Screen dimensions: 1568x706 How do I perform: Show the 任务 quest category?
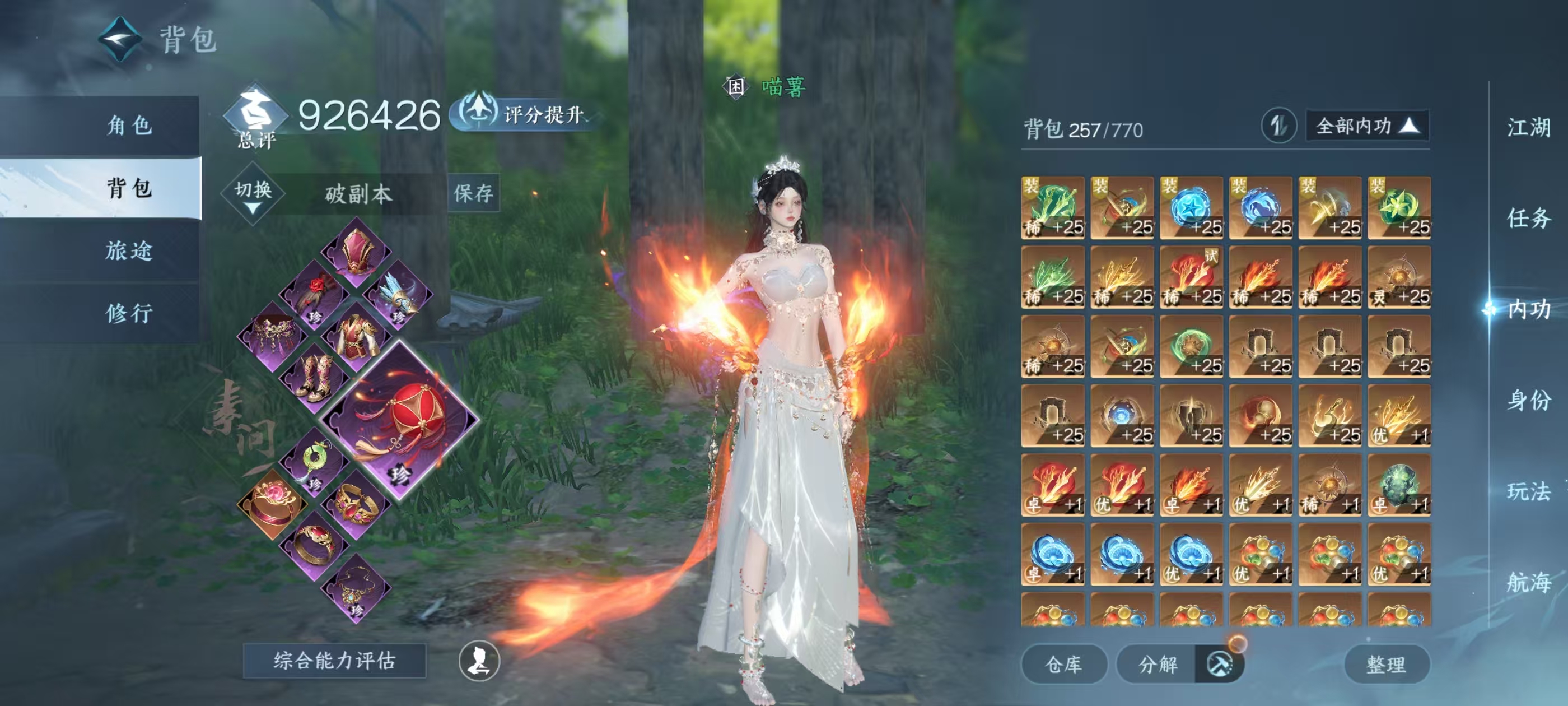pos(1528,217)
